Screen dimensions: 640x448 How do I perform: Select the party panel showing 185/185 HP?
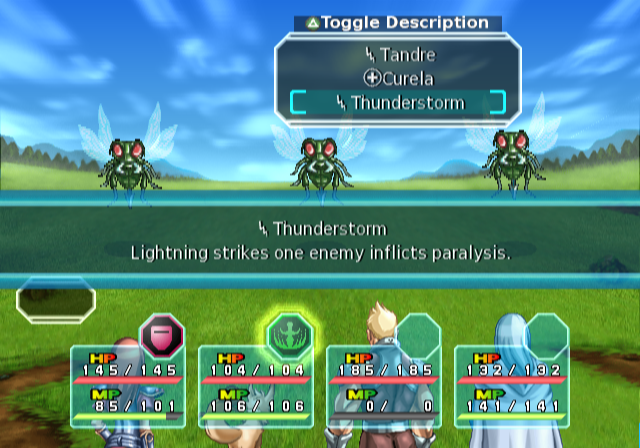click(x=384, y=385)
